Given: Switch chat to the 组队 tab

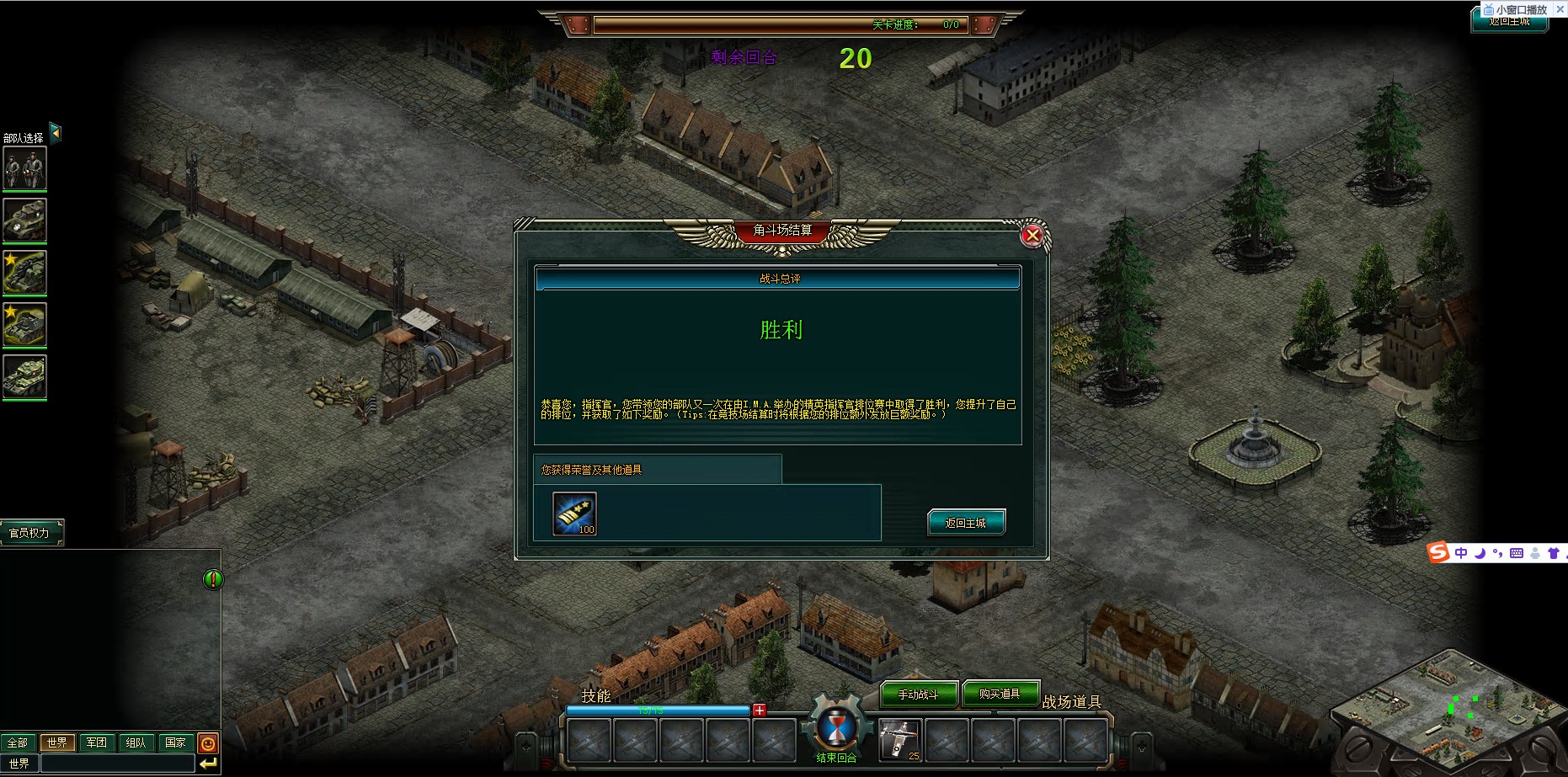Looking at the screenshot, I should pos(136,742).
